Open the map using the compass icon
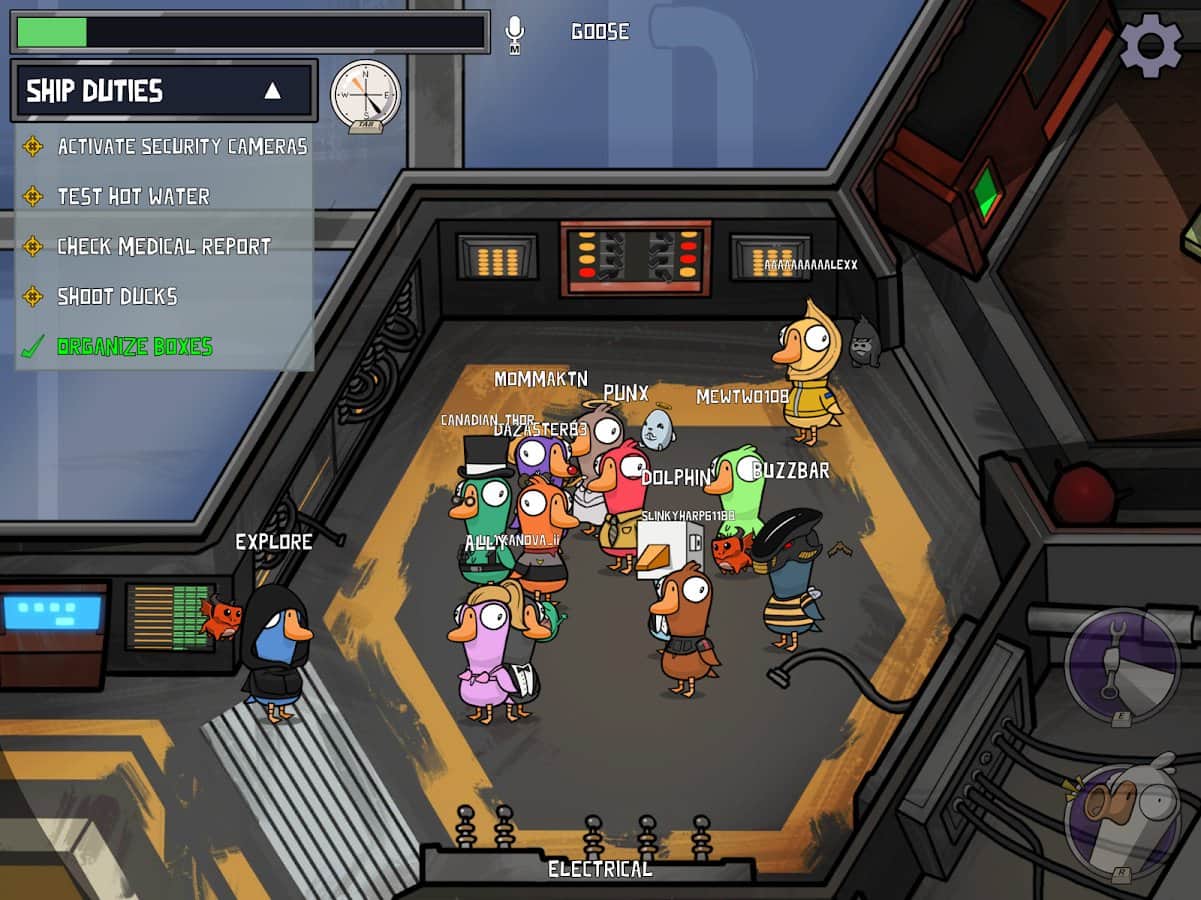 (365, 96)
